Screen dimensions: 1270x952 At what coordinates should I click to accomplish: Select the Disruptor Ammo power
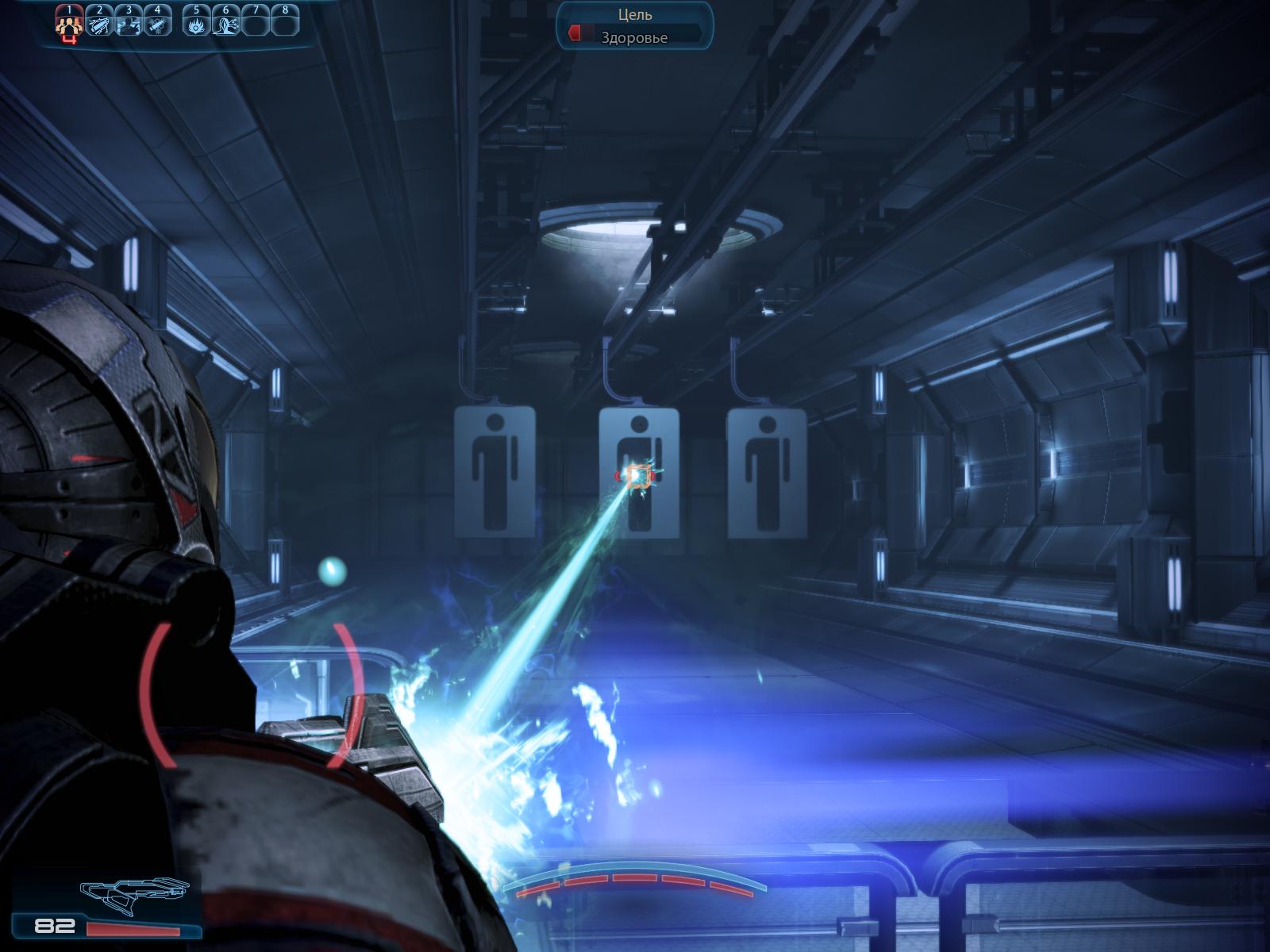99,25
